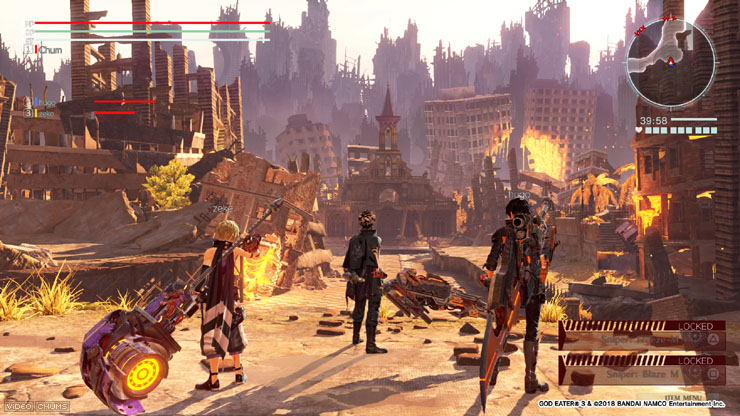Select the locked bullet slot marked with a triangle
740x416 pixels.
click(642, 338)
